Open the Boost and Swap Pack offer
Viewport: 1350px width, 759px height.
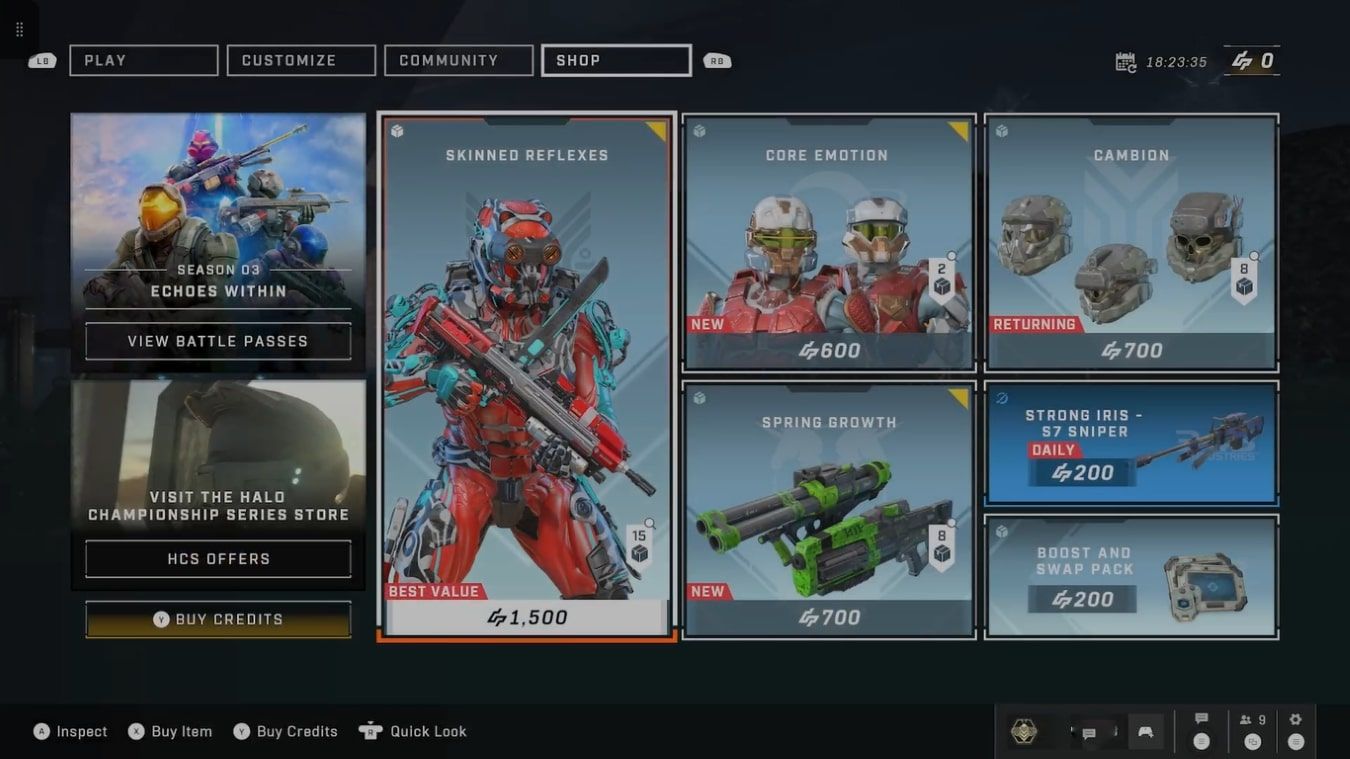click(x=1131, y=576)
